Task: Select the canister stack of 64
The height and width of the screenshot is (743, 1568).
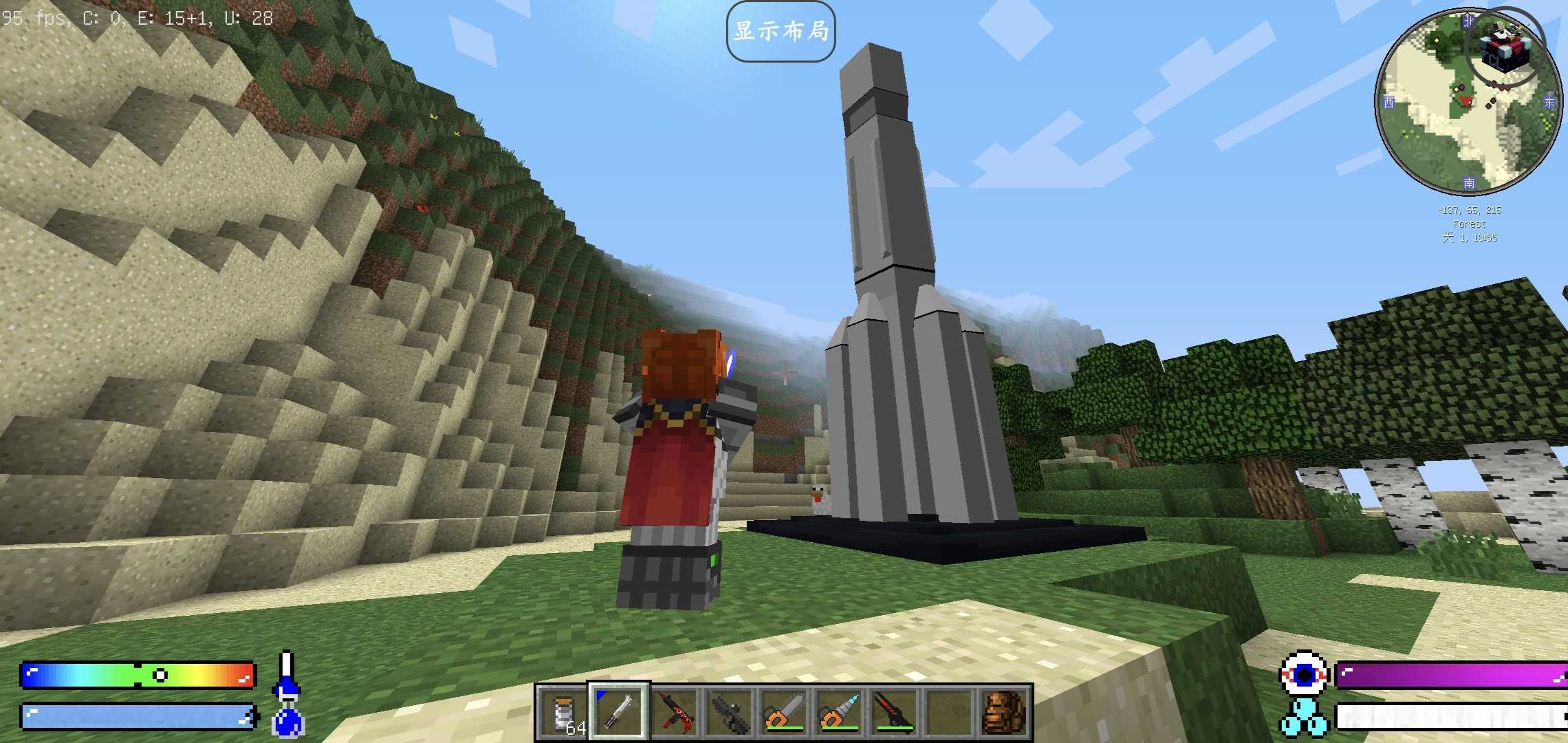Action: (564, 712)
